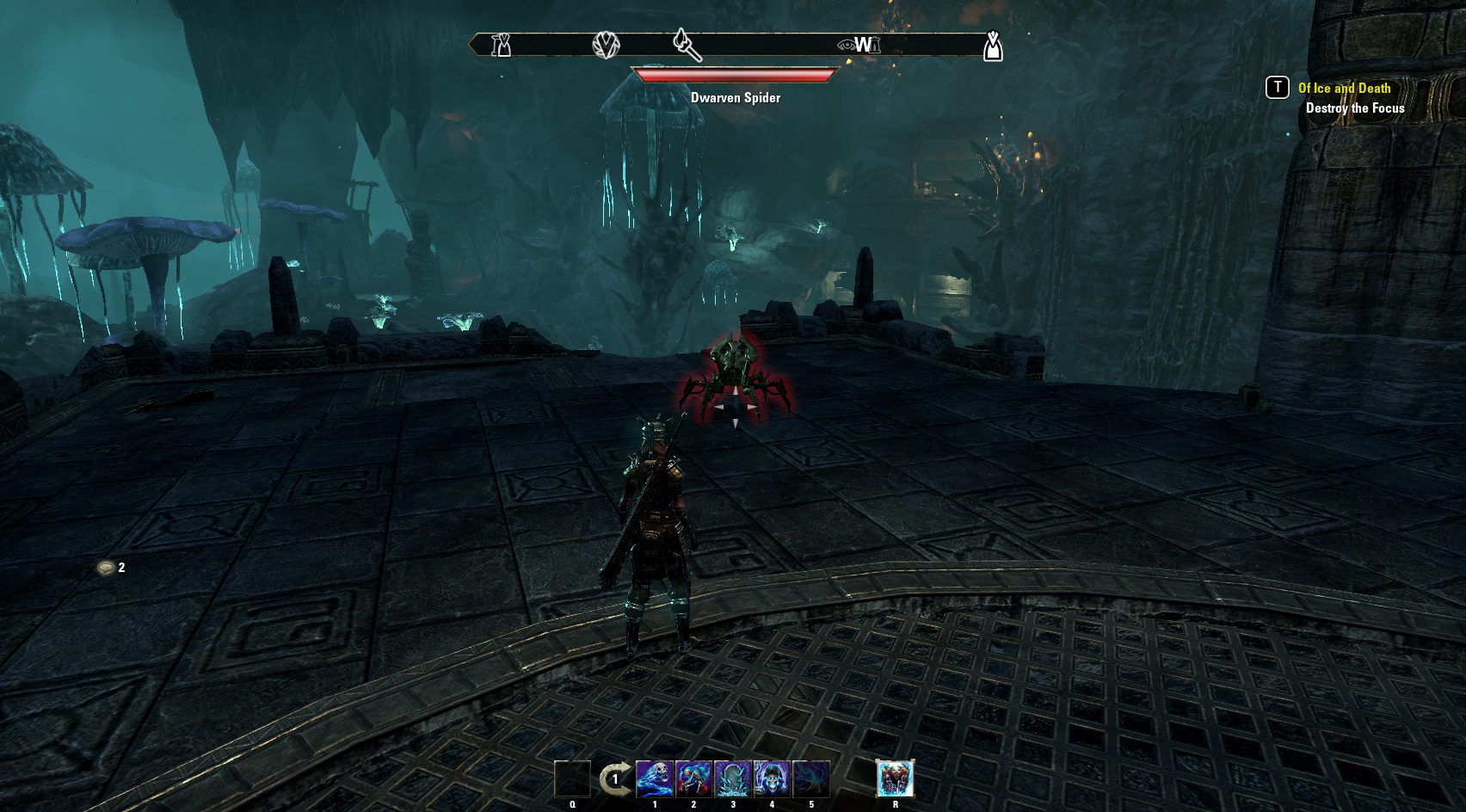Use the icy tombstone ability

(x=733, y=778)
